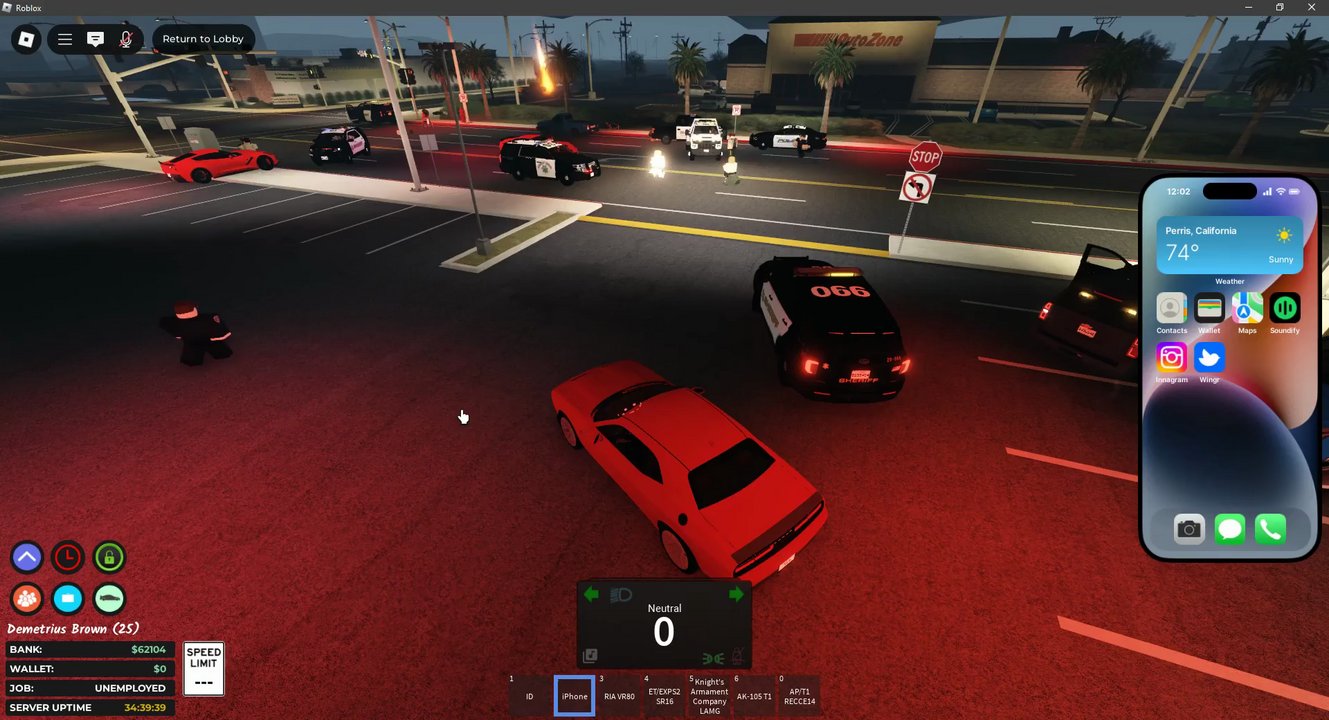Click the blue briefcase icon
Viewport: 1329px width, 720px height.
68,598
